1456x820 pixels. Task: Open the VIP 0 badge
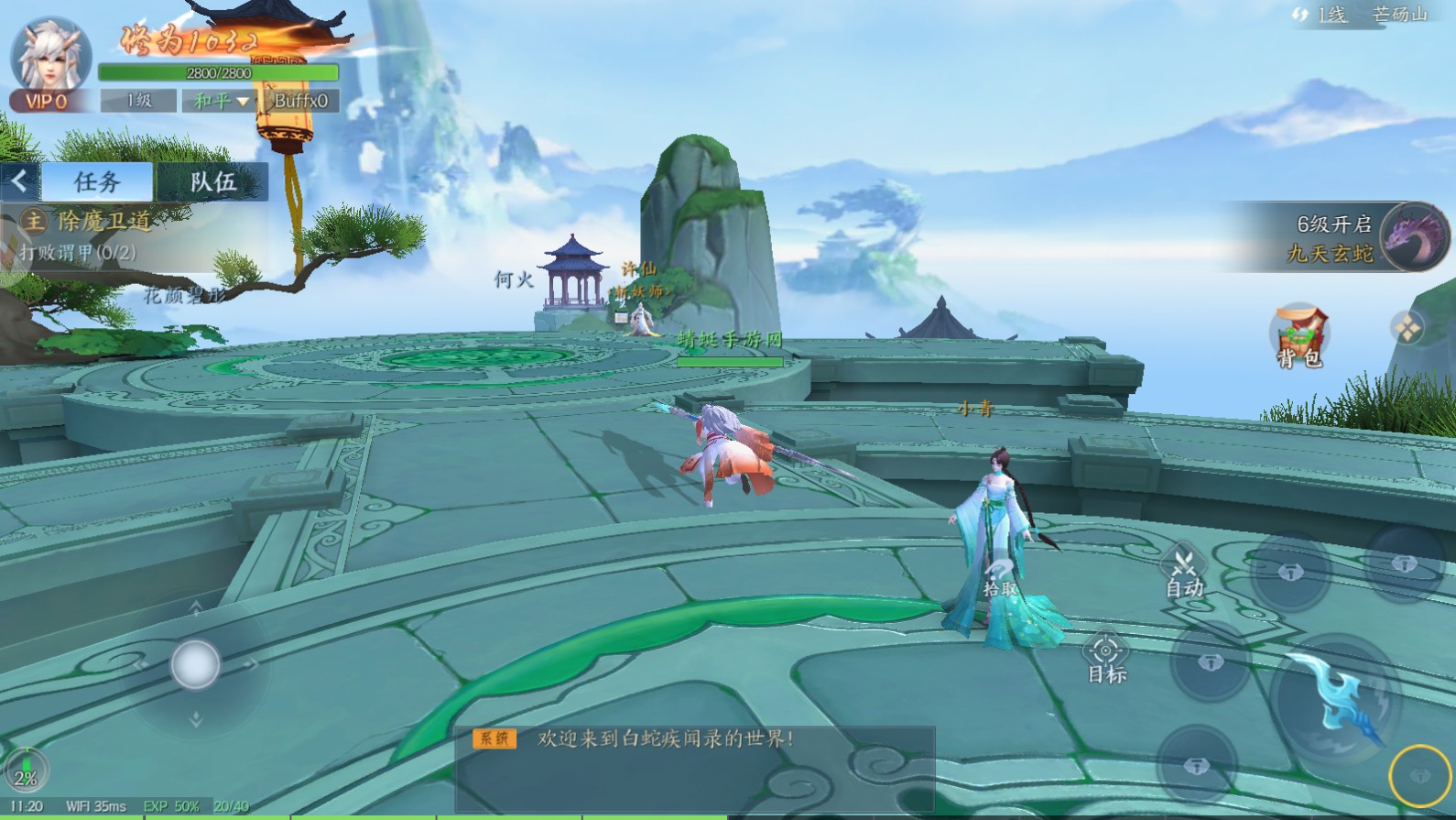tap(47, 102)
